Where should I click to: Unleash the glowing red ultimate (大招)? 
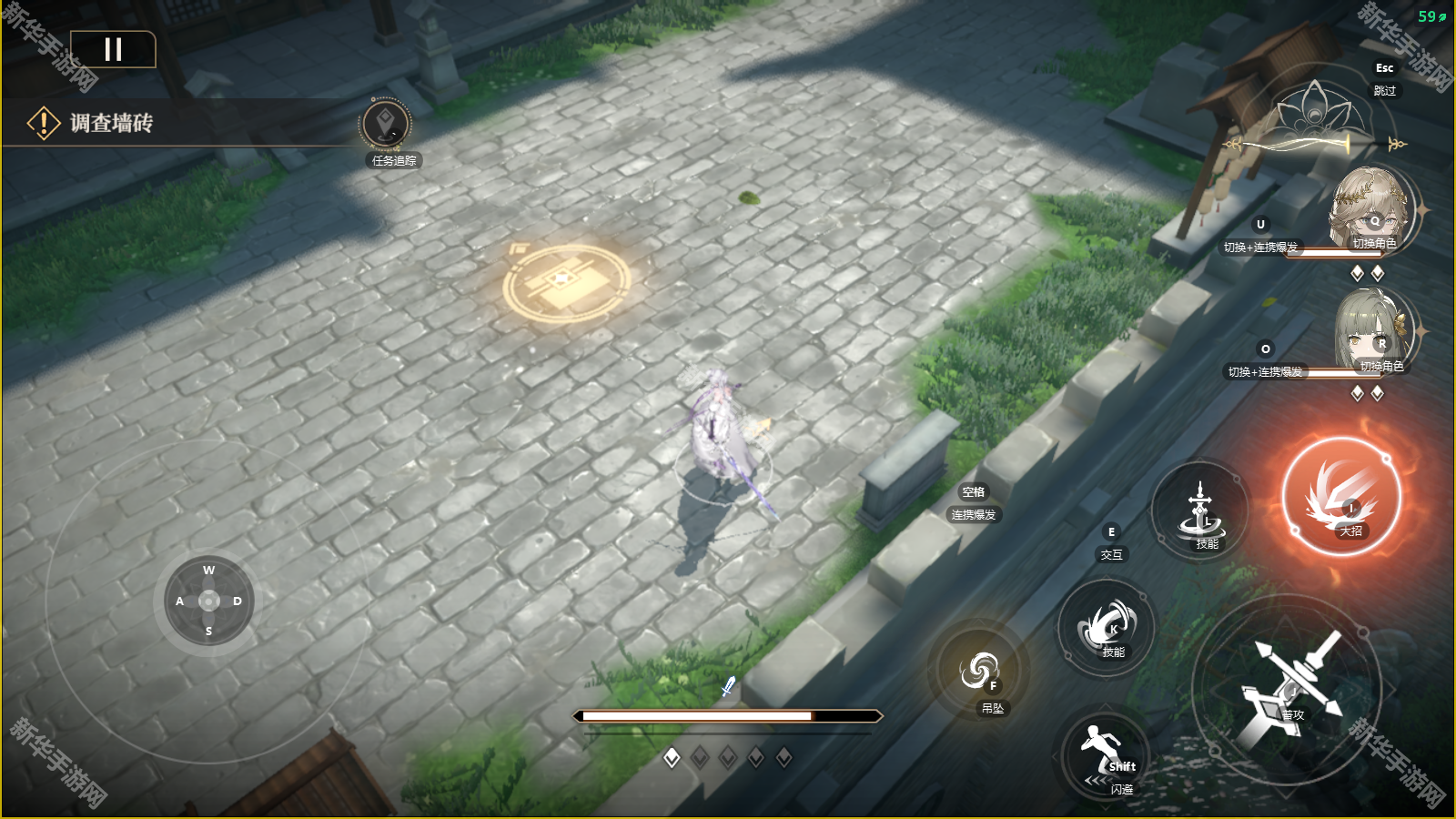coord(1341,497)
